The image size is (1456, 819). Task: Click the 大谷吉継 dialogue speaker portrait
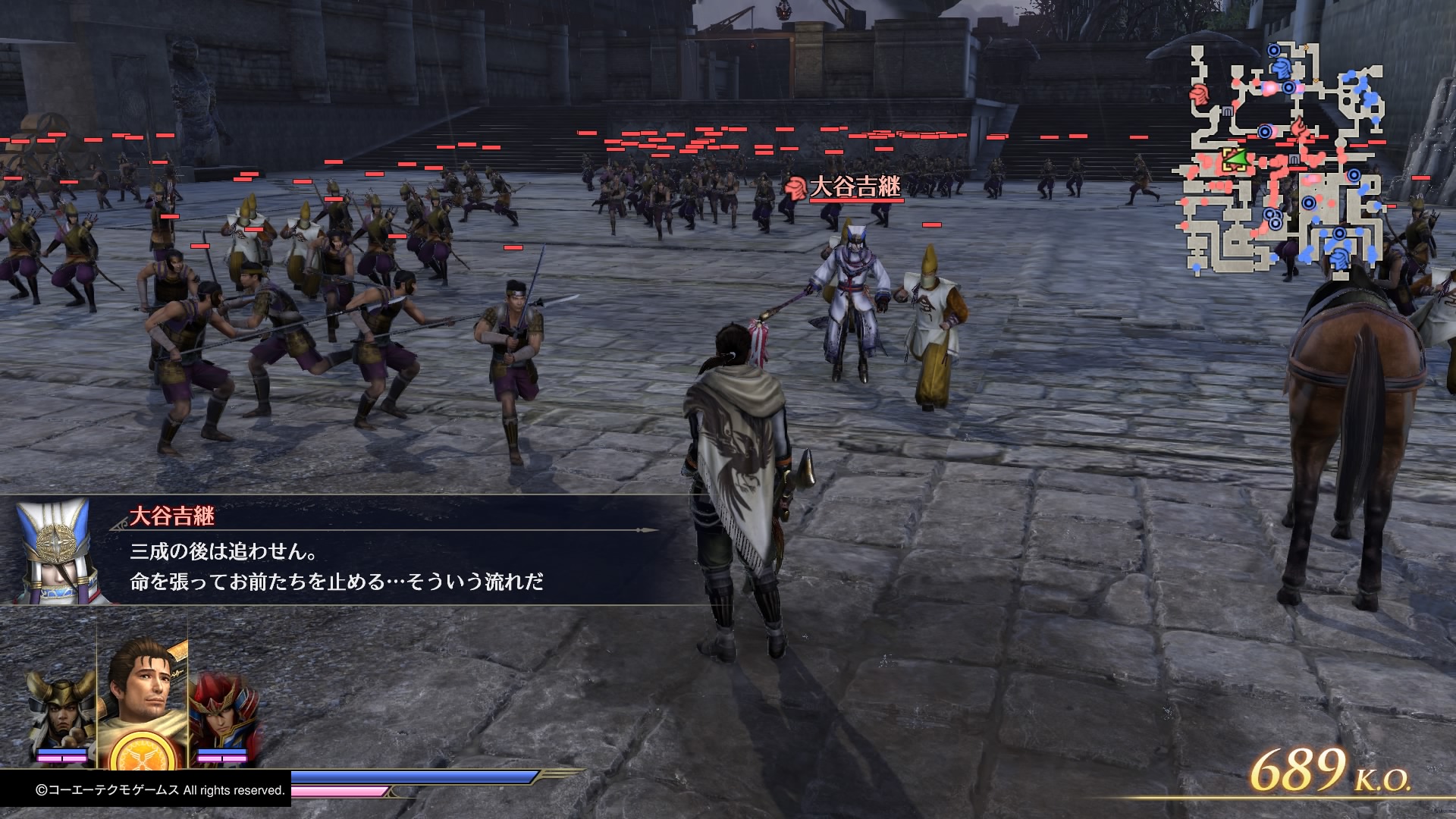coord(53,551)
